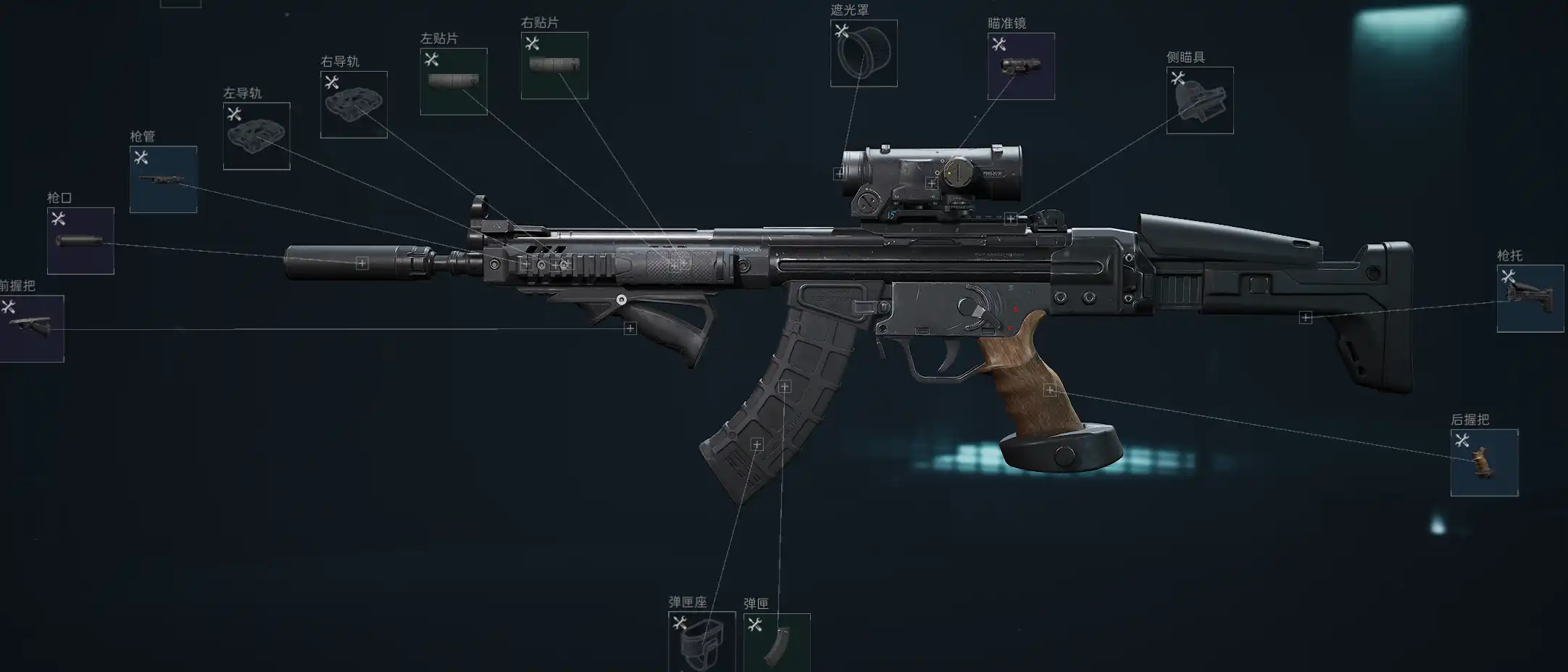Choose the 侧瞄具 side sight slot
This screenshot has width=1568, height=672.
1200,100
